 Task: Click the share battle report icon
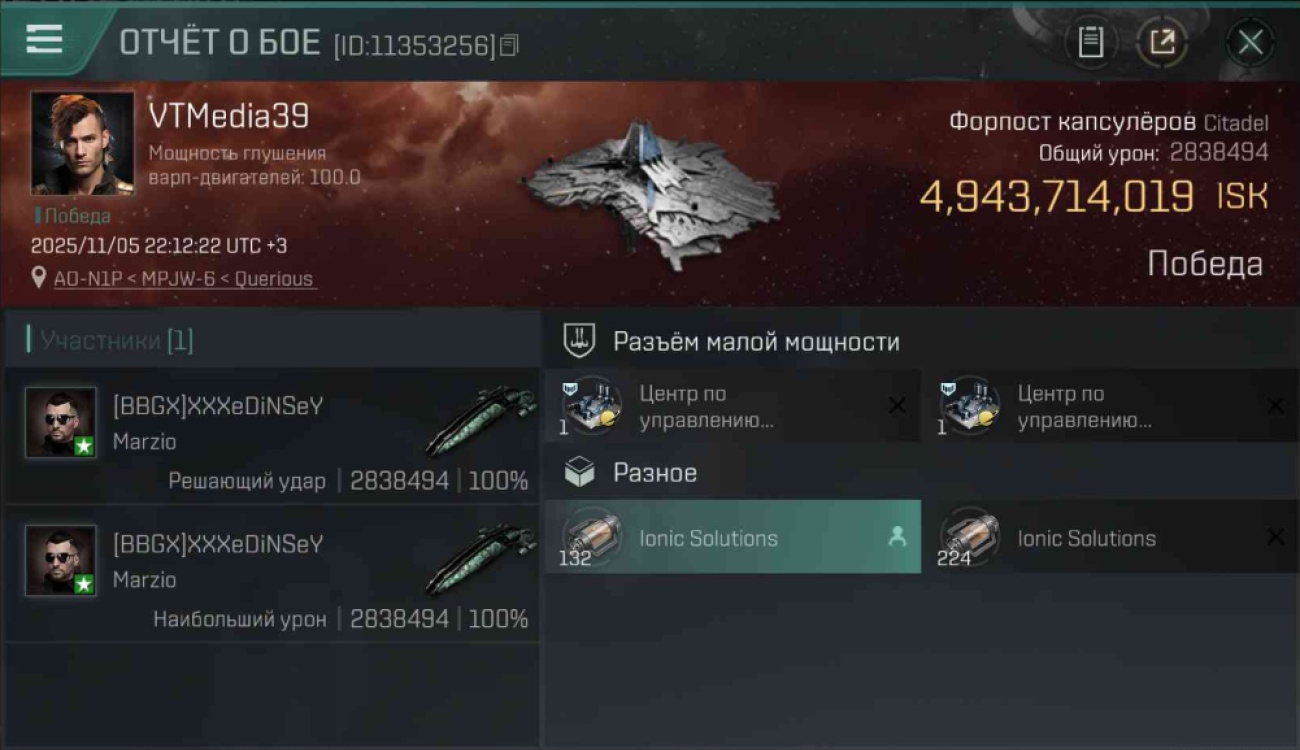(1163, 42)
